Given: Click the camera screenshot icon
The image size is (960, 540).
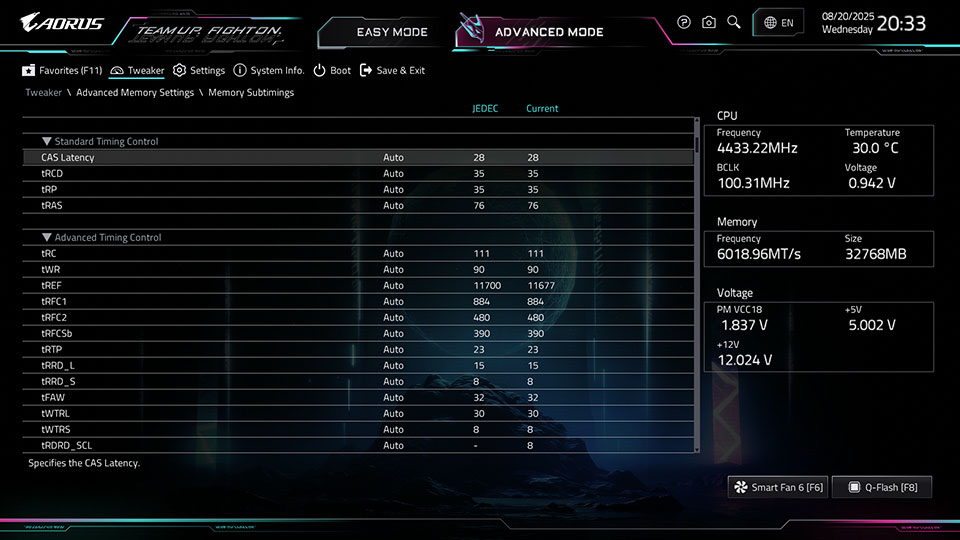Looking at the screenshot, I should (x=709, y=22).
